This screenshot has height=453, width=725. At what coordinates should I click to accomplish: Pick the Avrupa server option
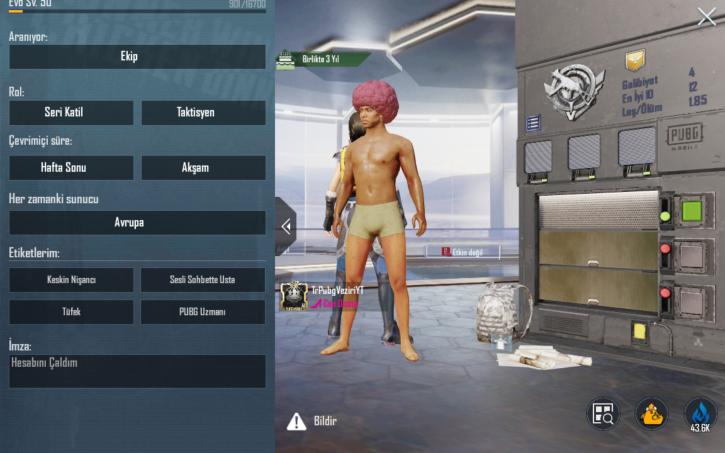click(137, 223)
